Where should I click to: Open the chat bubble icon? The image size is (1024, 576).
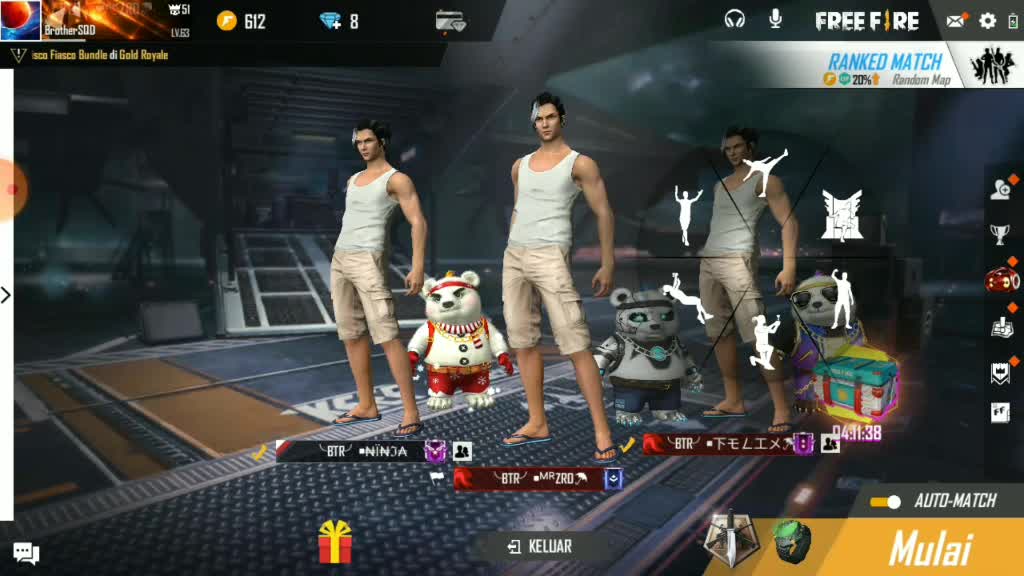(x=26, y=552)
